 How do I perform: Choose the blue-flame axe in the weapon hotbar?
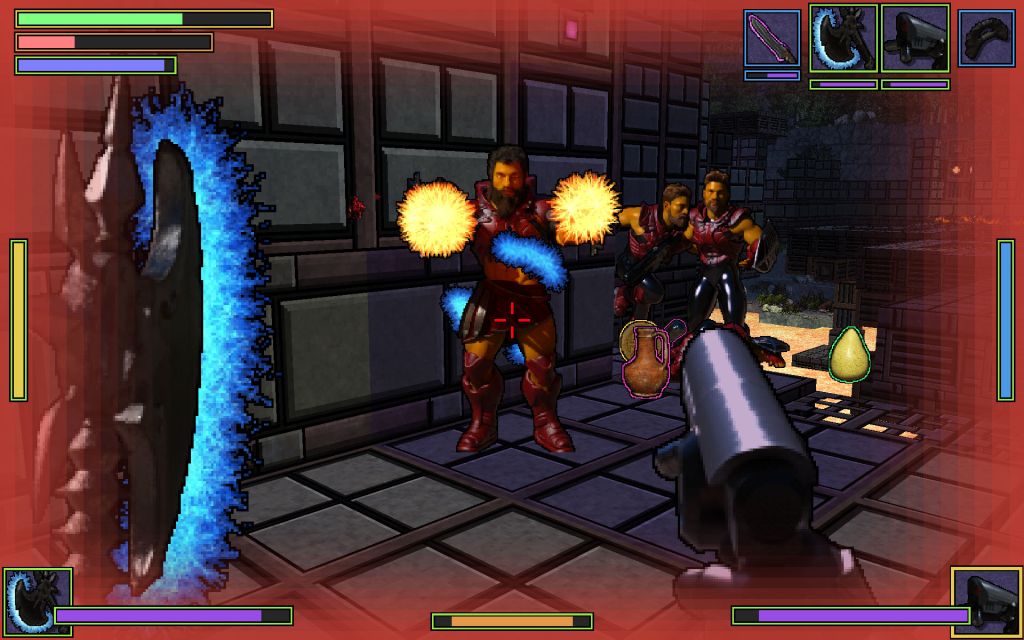843,38
